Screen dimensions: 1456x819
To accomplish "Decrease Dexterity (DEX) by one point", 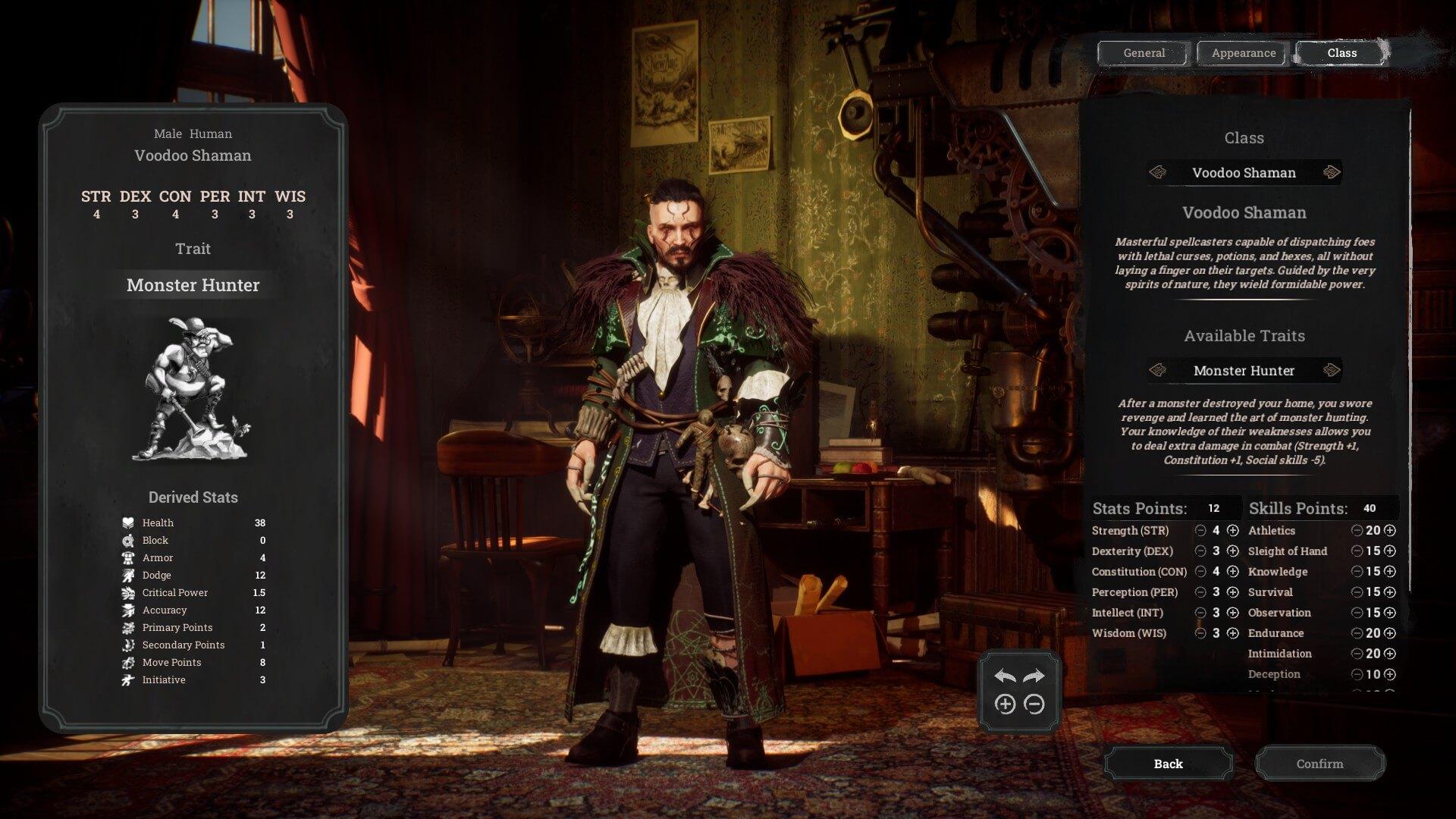I will pyautogui.click(x=1200, y=551).
